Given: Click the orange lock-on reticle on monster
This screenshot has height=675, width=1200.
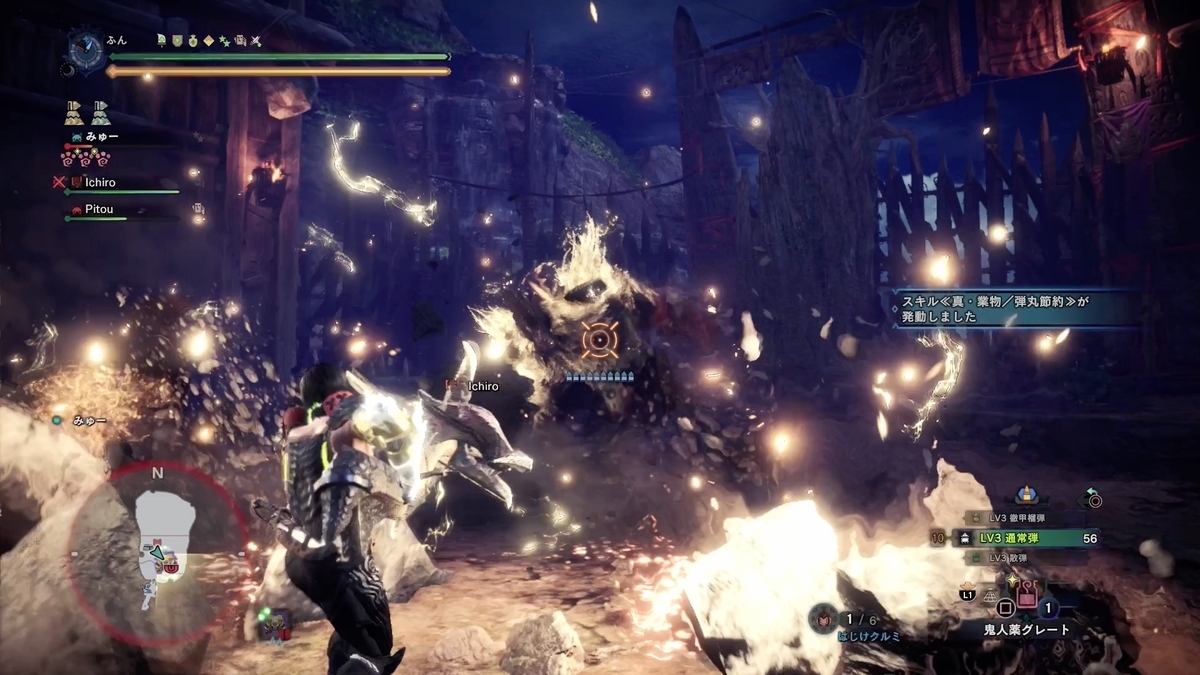Looking at the screenshot, I should (x=599, y=340).
